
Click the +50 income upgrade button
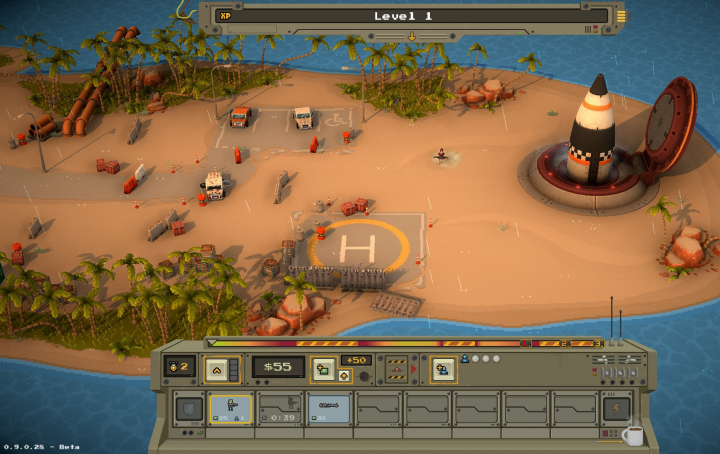pos(355,360)
